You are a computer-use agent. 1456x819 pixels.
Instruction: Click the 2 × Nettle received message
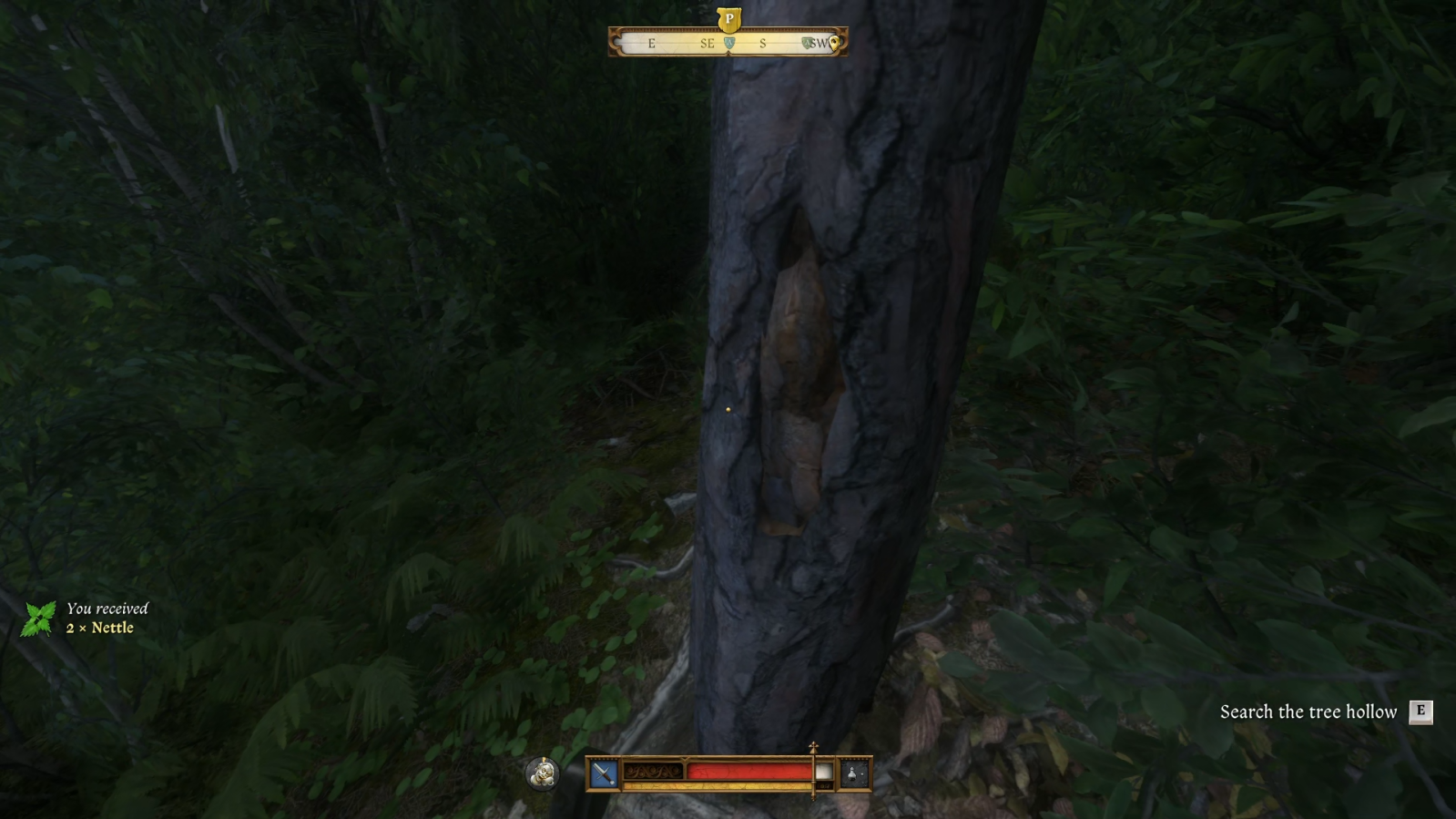100,628
